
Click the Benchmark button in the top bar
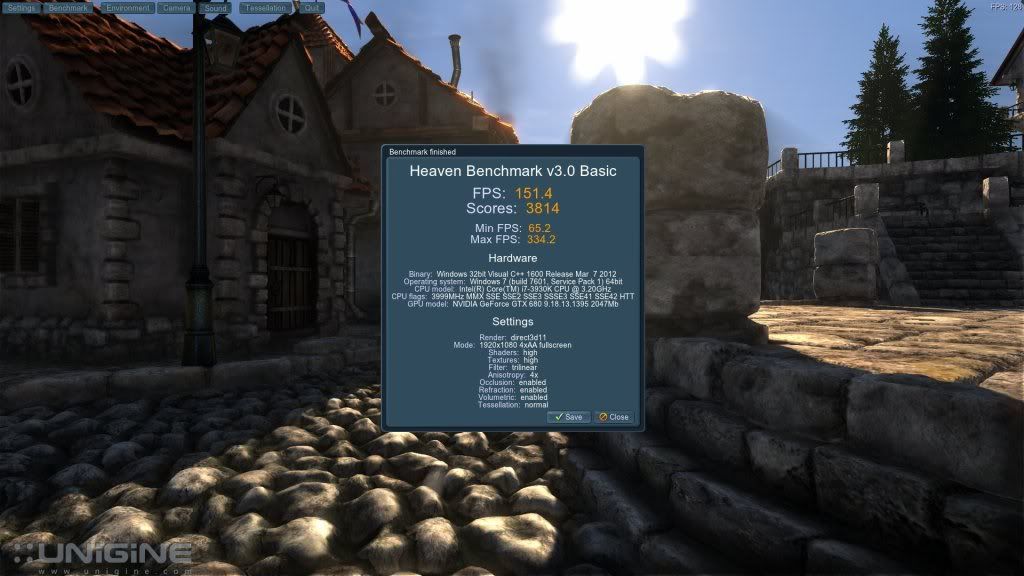point(69,7)
